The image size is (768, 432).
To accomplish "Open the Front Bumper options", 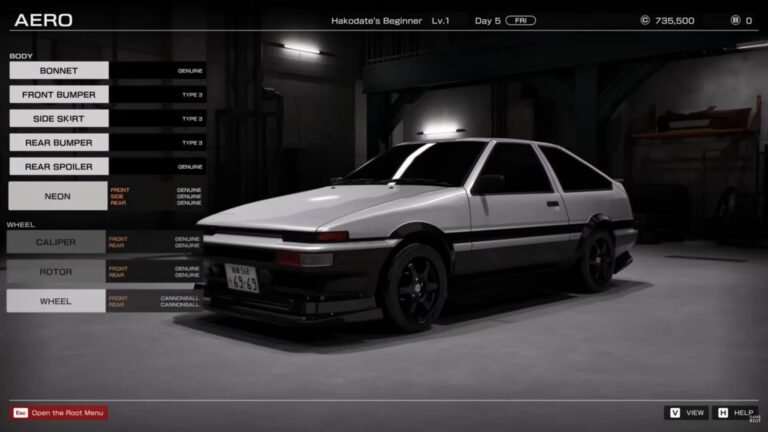I will (x=58, y=95).
